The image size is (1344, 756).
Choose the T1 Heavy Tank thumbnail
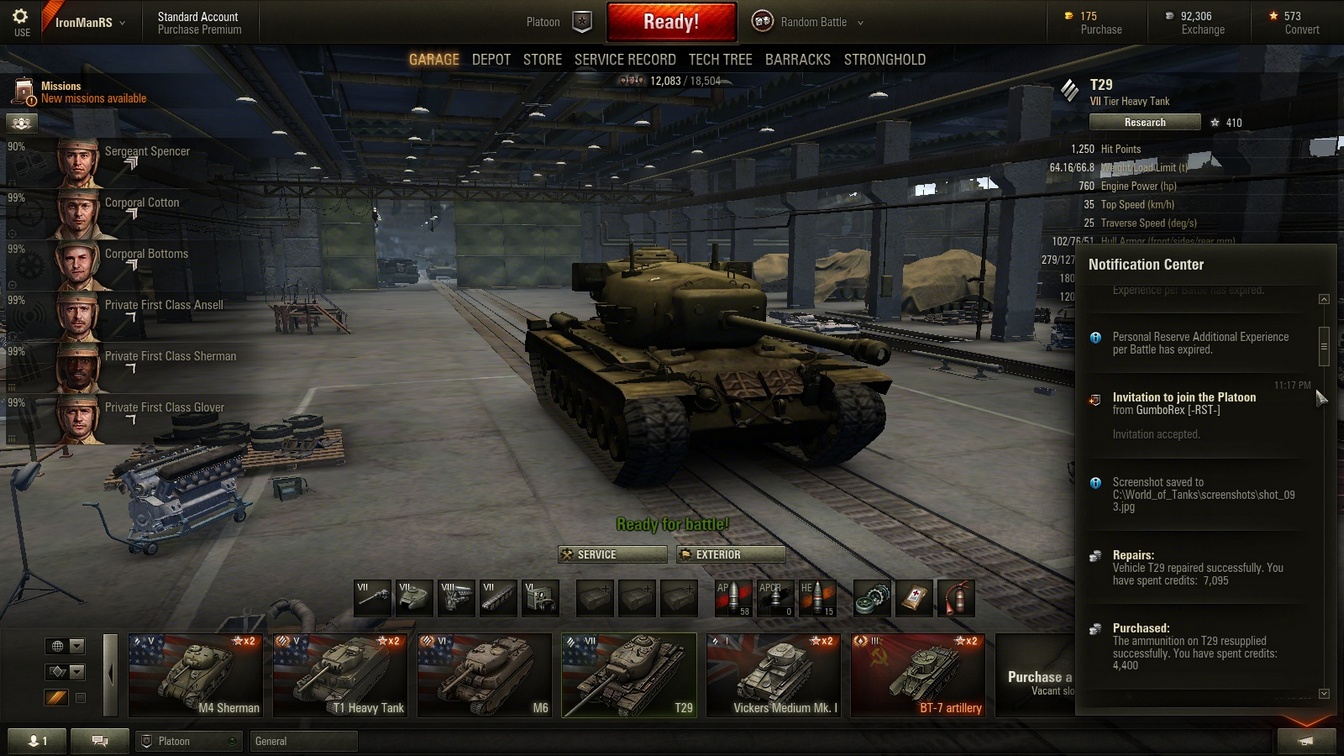[340, 675]
